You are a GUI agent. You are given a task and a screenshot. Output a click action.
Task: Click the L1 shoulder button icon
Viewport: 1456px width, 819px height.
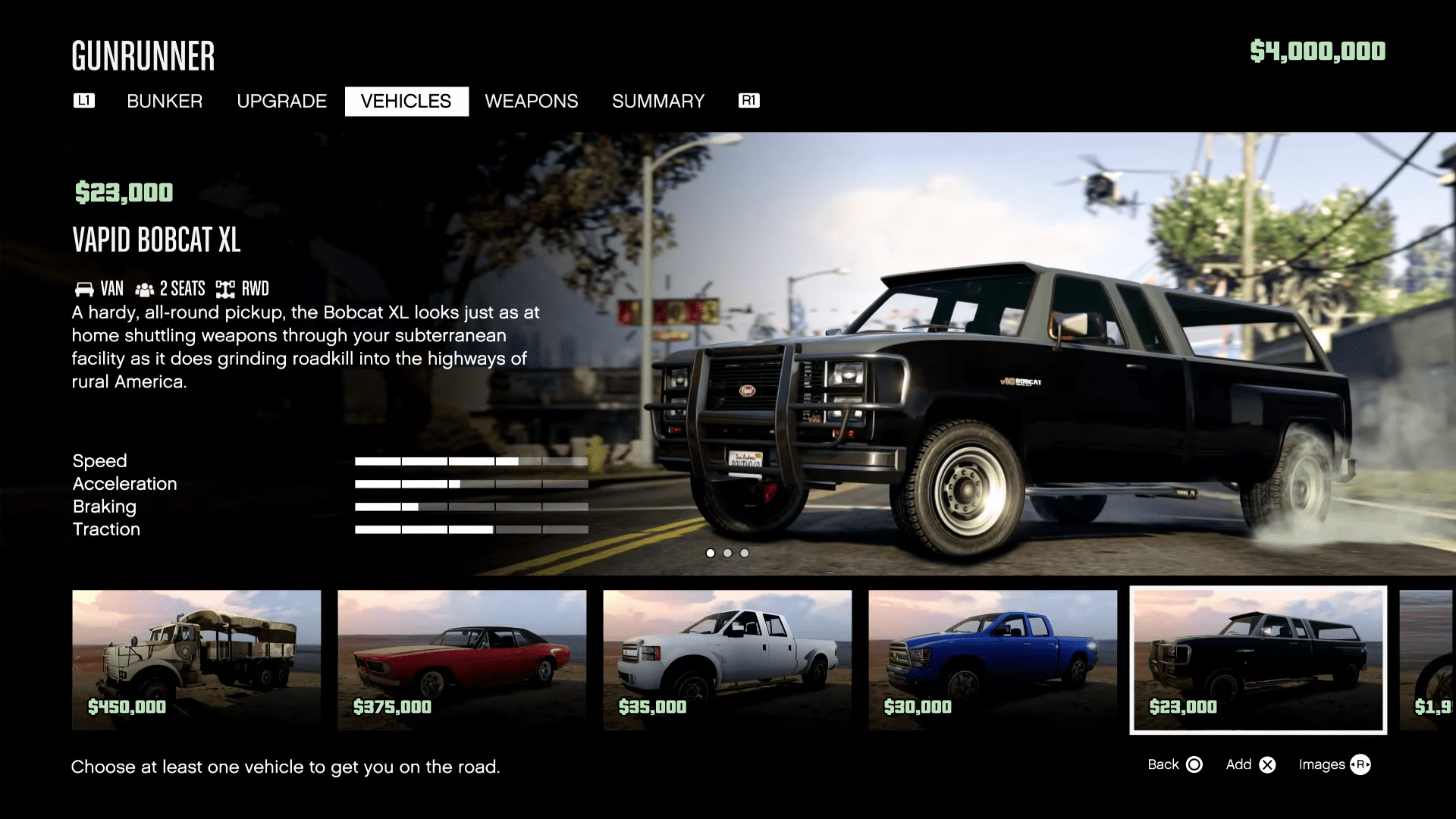coord(83,100)
